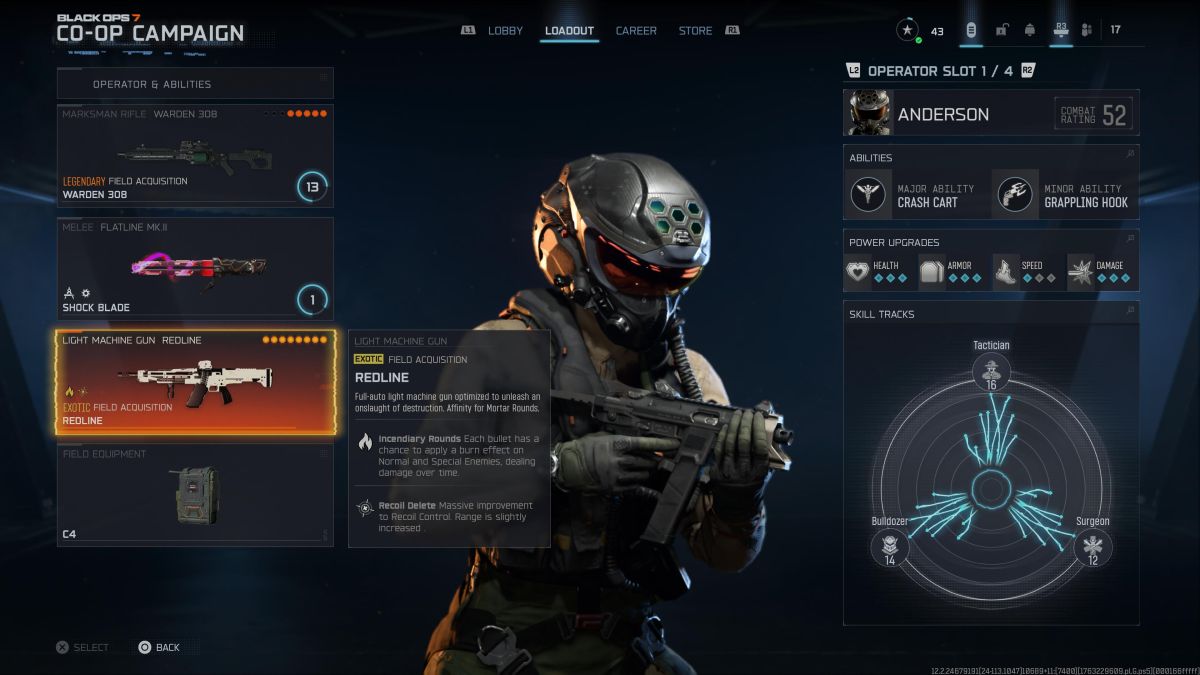The image size is (1200, 675).
Task: Open the Damage power upgrade
Action: point(1099,272)
